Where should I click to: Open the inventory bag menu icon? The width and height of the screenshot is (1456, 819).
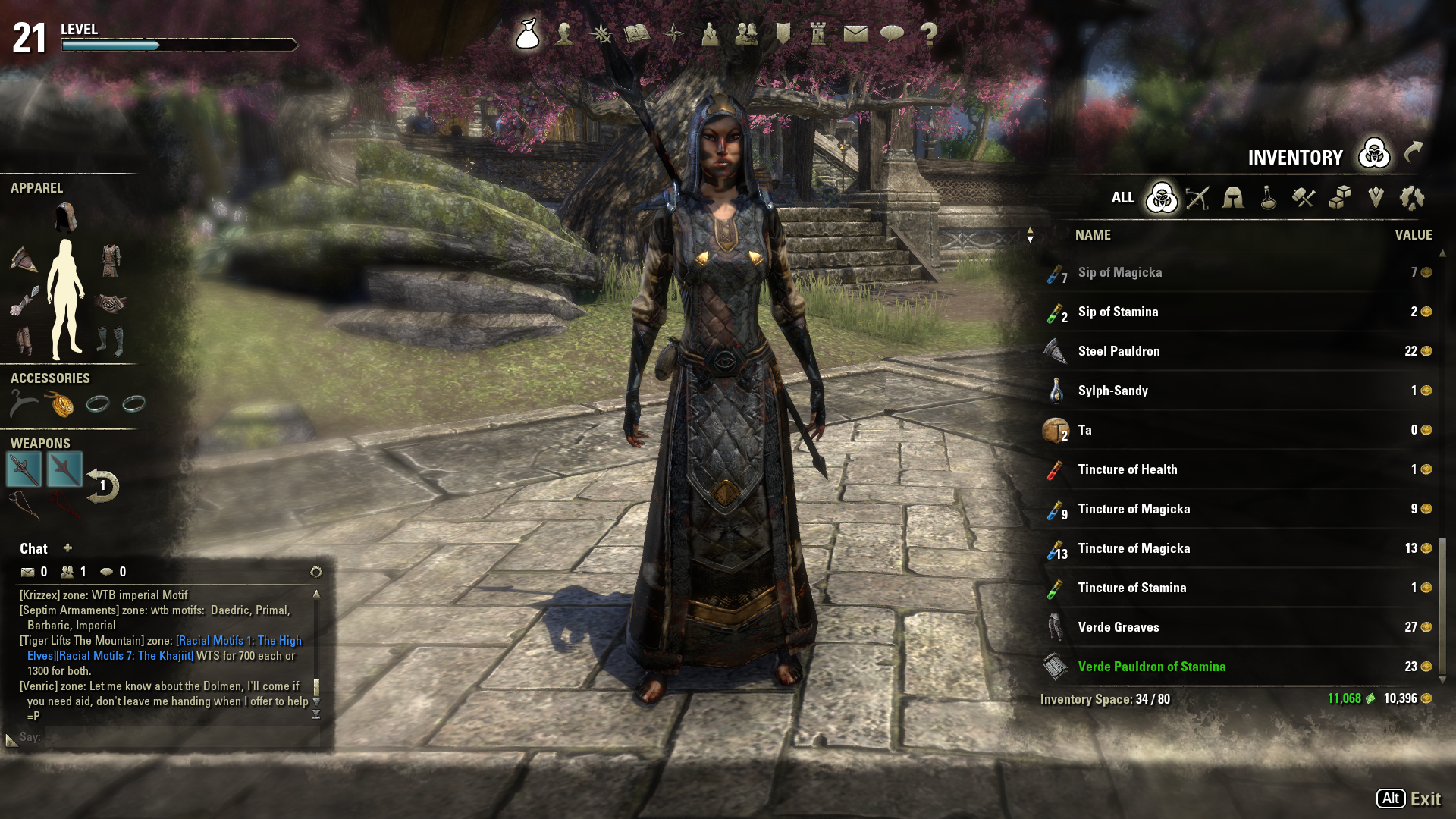[528, 34]
